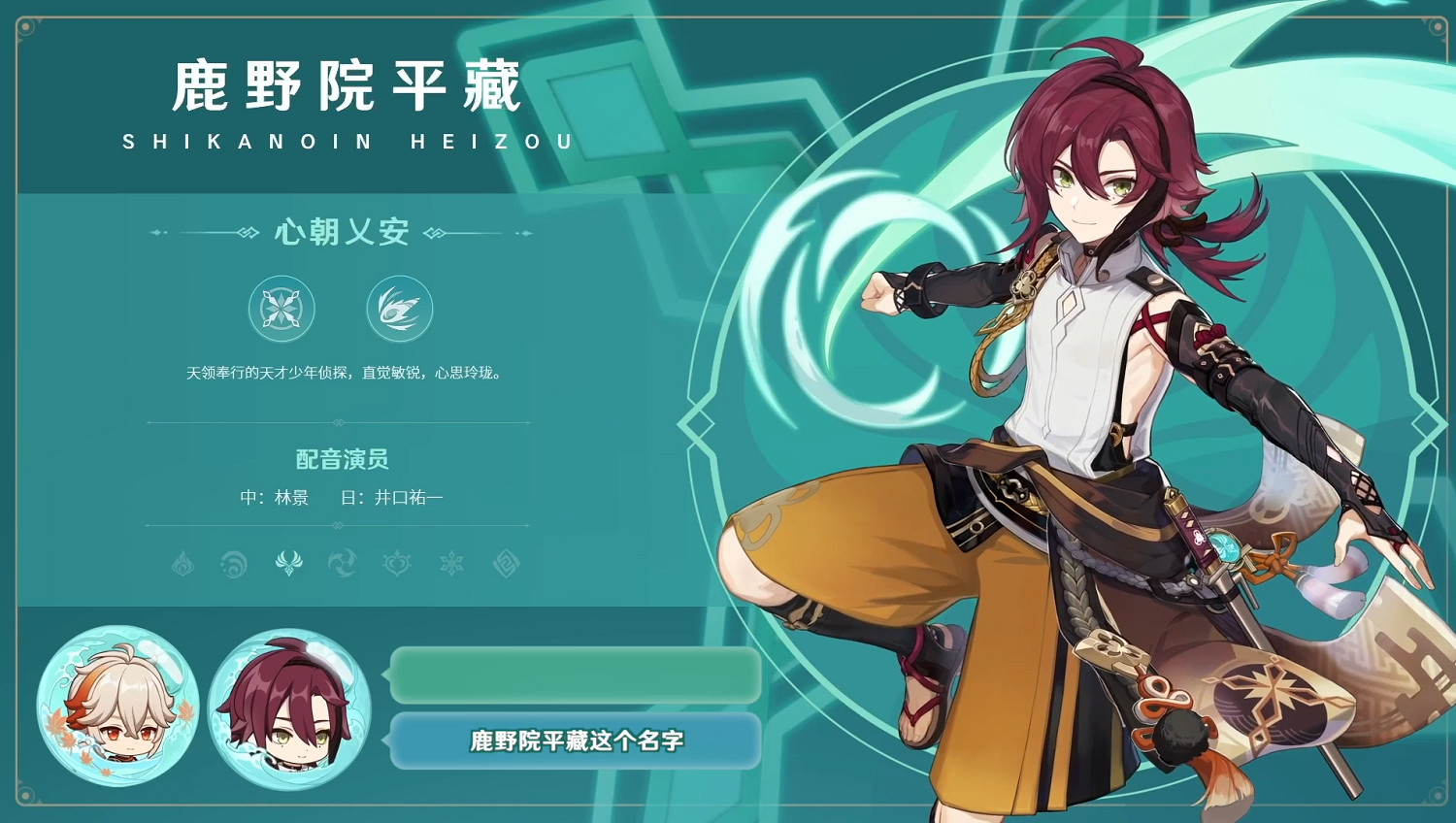Screen dimensions: 1456x823
Task: Select the Hydro element icon
Action: point(231,563)
